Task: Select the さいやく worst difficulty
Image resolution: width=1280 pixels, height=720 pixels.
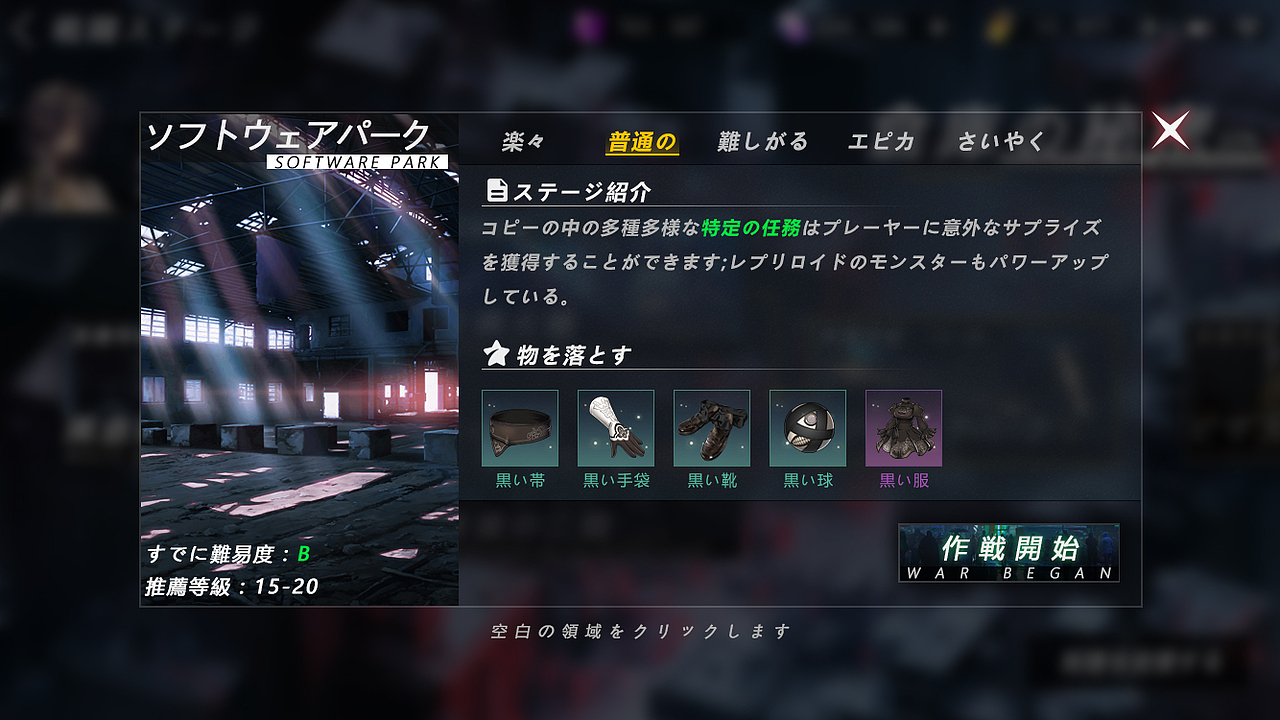Action: tap(1000, 142)
